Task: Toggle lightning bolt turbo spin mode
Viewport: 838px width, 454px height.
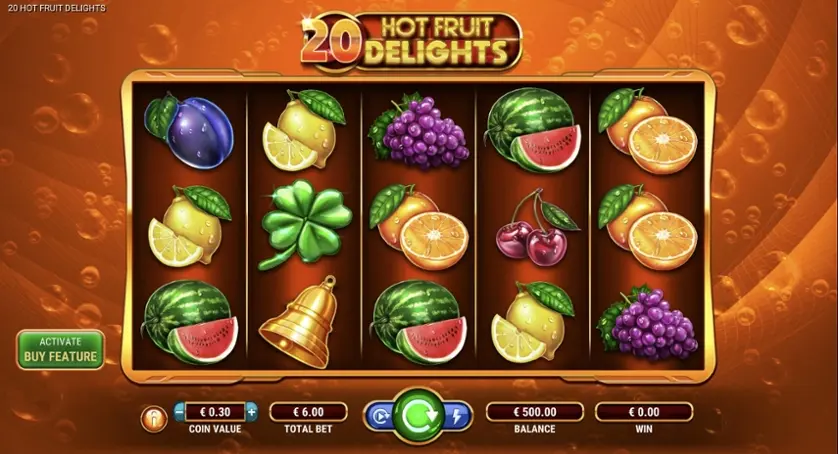Action: click(x=457, y=416)
